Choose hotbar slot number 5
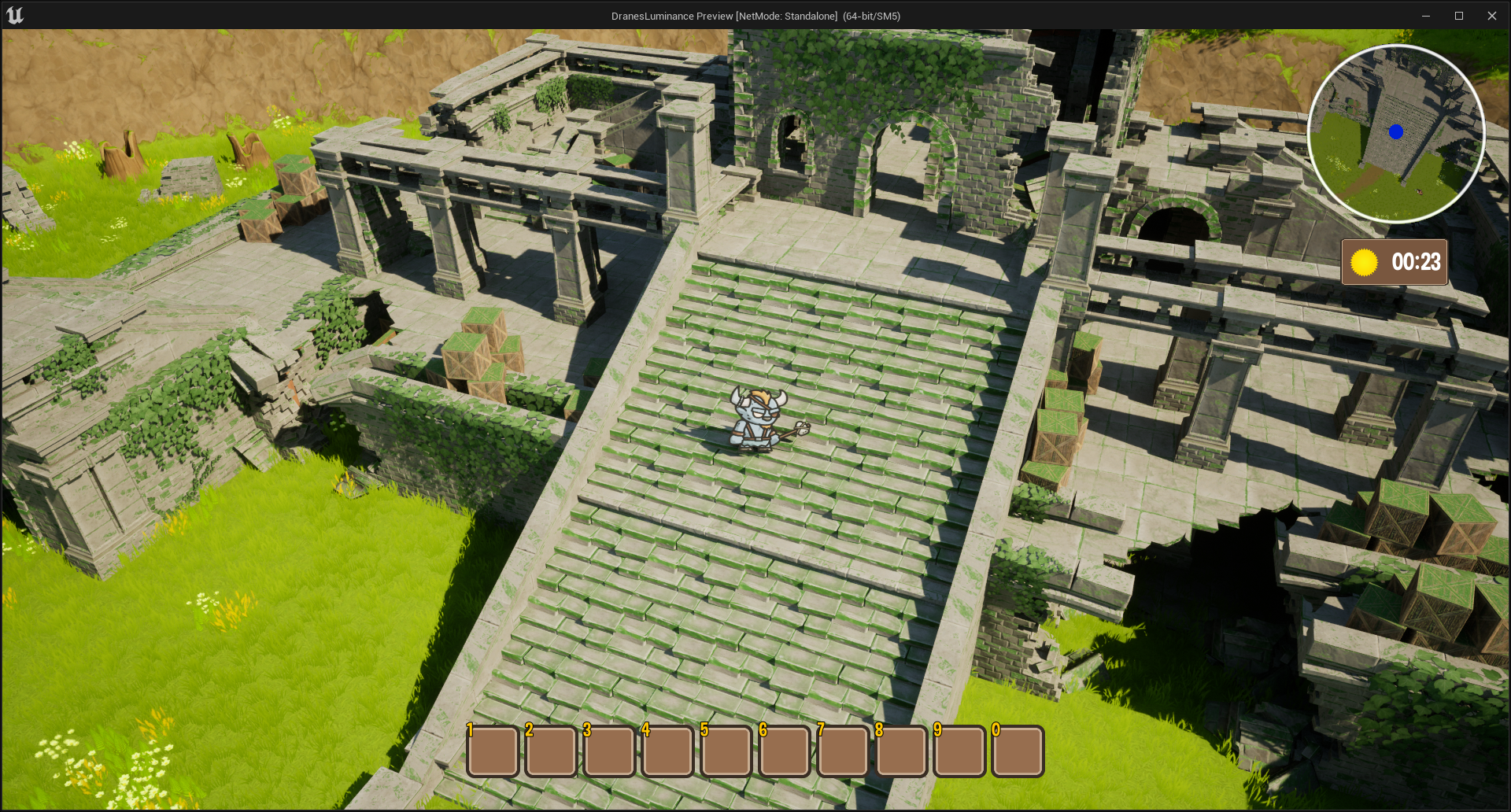 [x=726, y=751]
